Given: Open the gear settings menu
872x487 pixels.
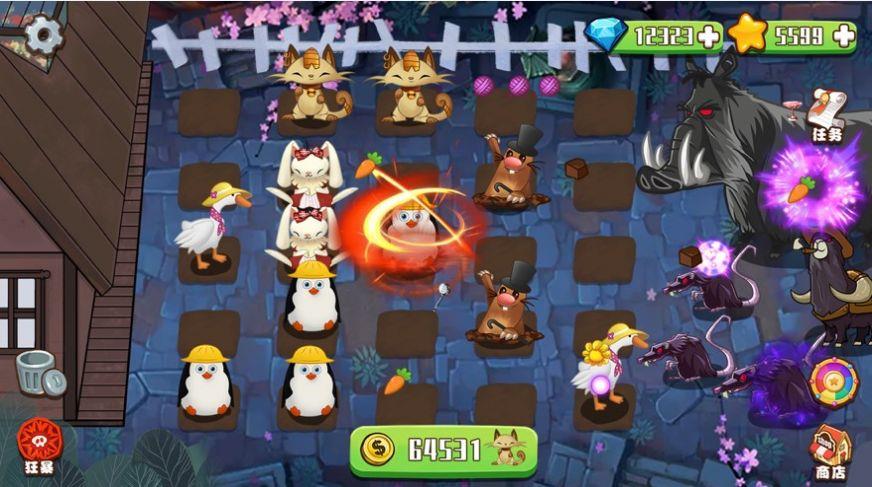Looking at the screenshot, I should click(x=43, y=36).
